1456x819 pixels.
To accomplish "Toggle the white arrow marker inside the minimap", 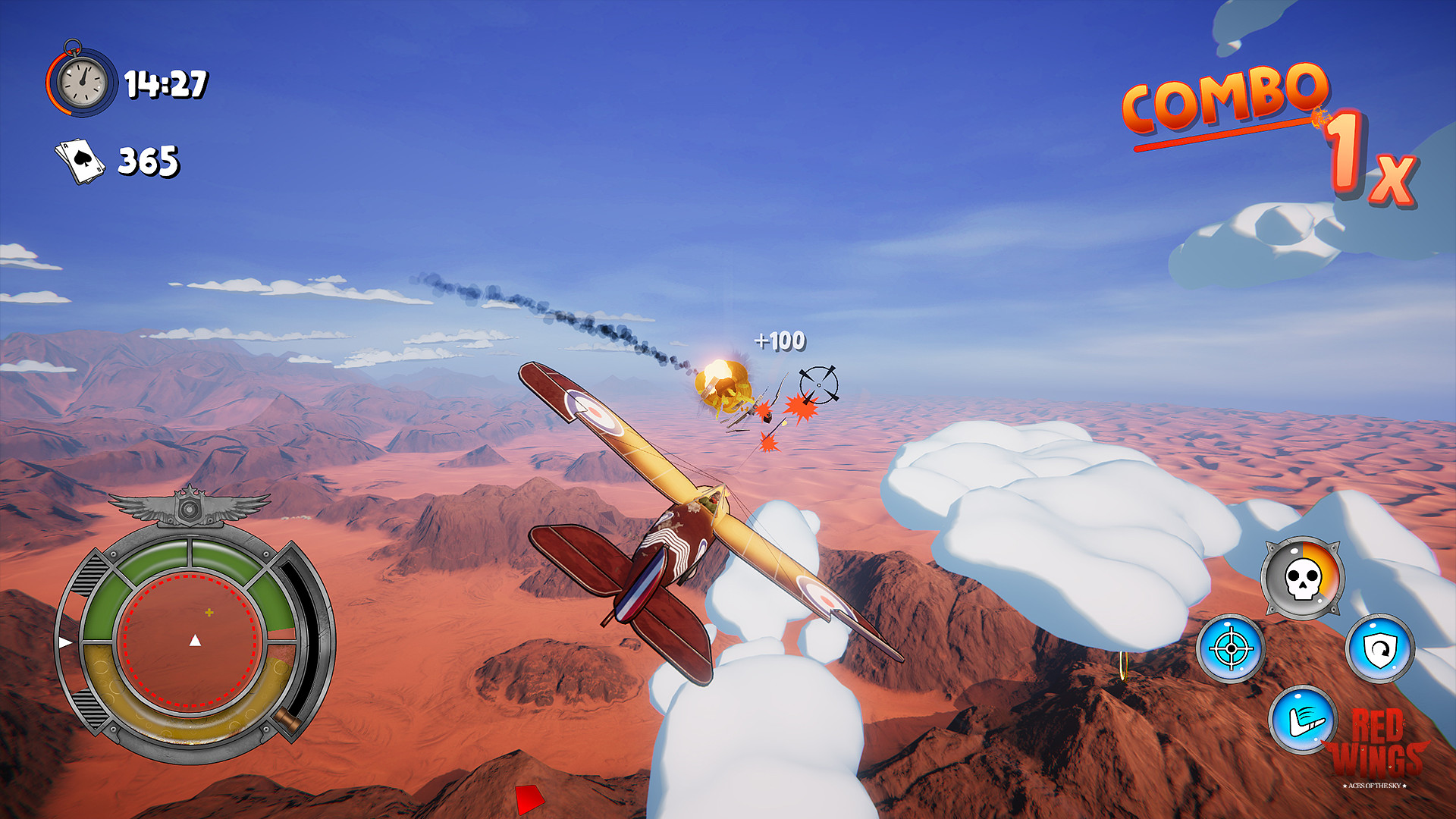I will 196,641.
